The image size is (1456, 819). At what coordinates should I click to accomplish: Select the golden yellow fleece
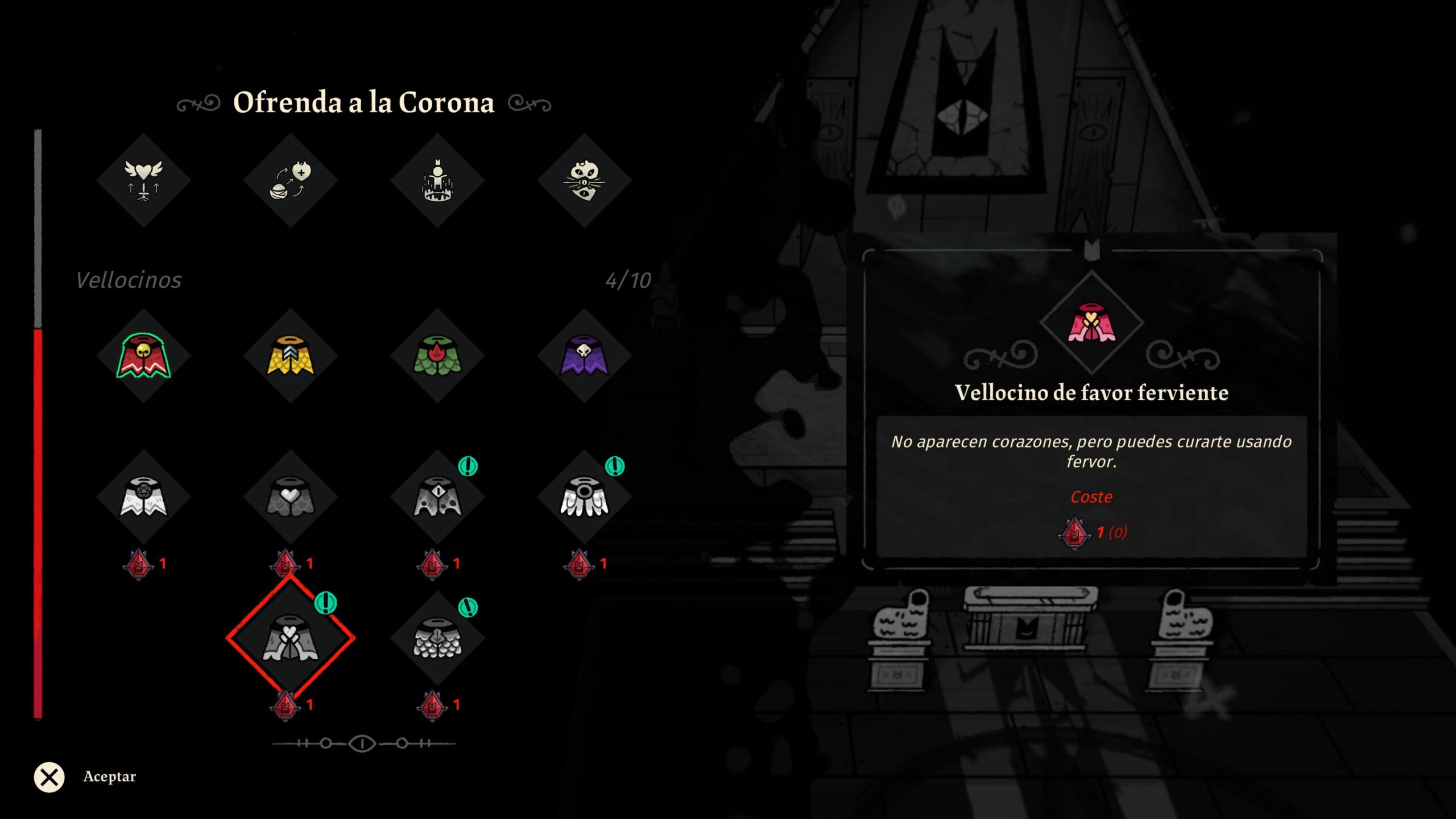(290, 356)
